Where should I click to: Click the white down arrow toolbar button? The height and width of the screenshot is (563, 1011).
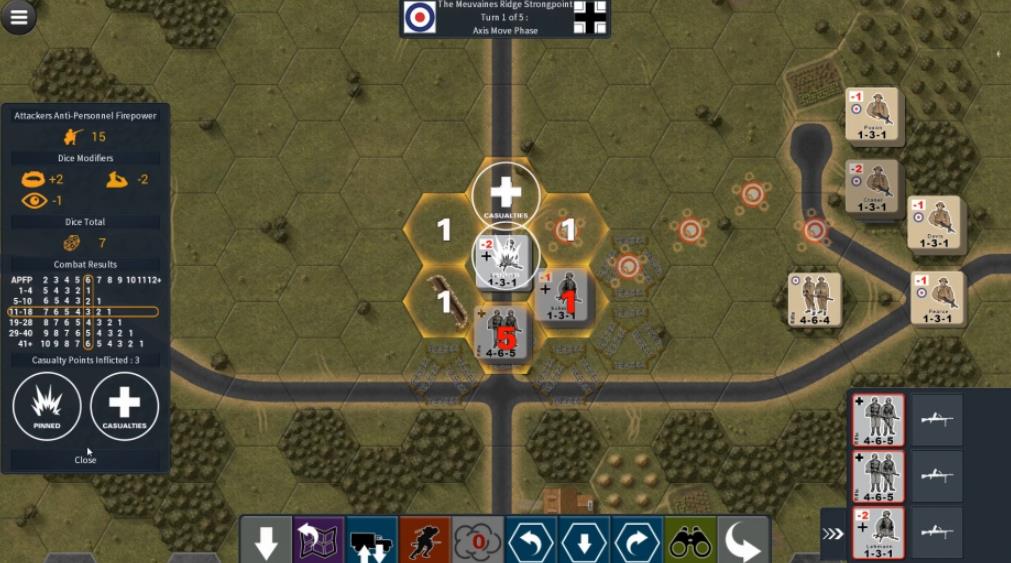click(265, 541)
